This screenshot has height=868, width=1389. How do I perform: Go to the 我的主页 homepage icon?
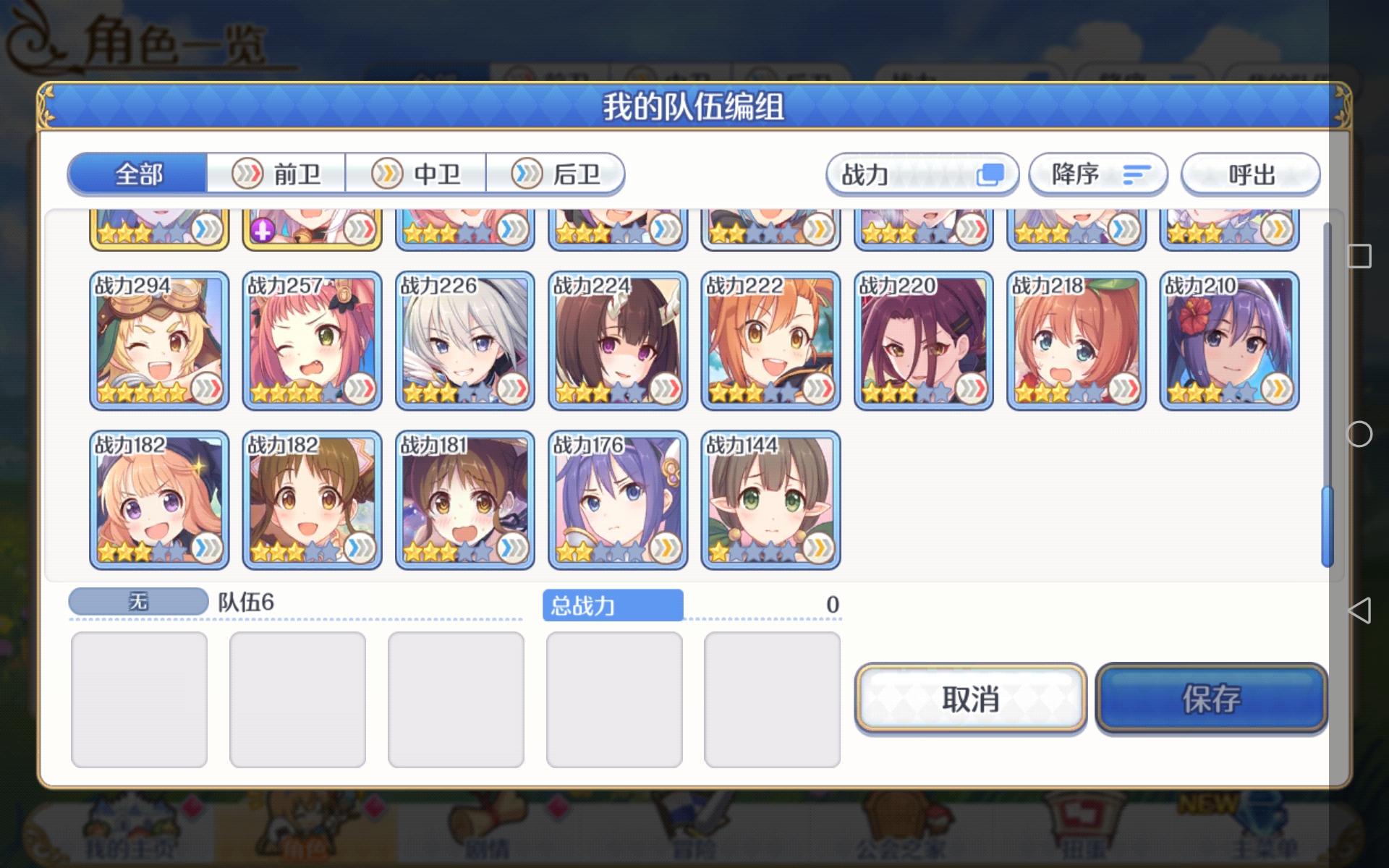point(130,839)
